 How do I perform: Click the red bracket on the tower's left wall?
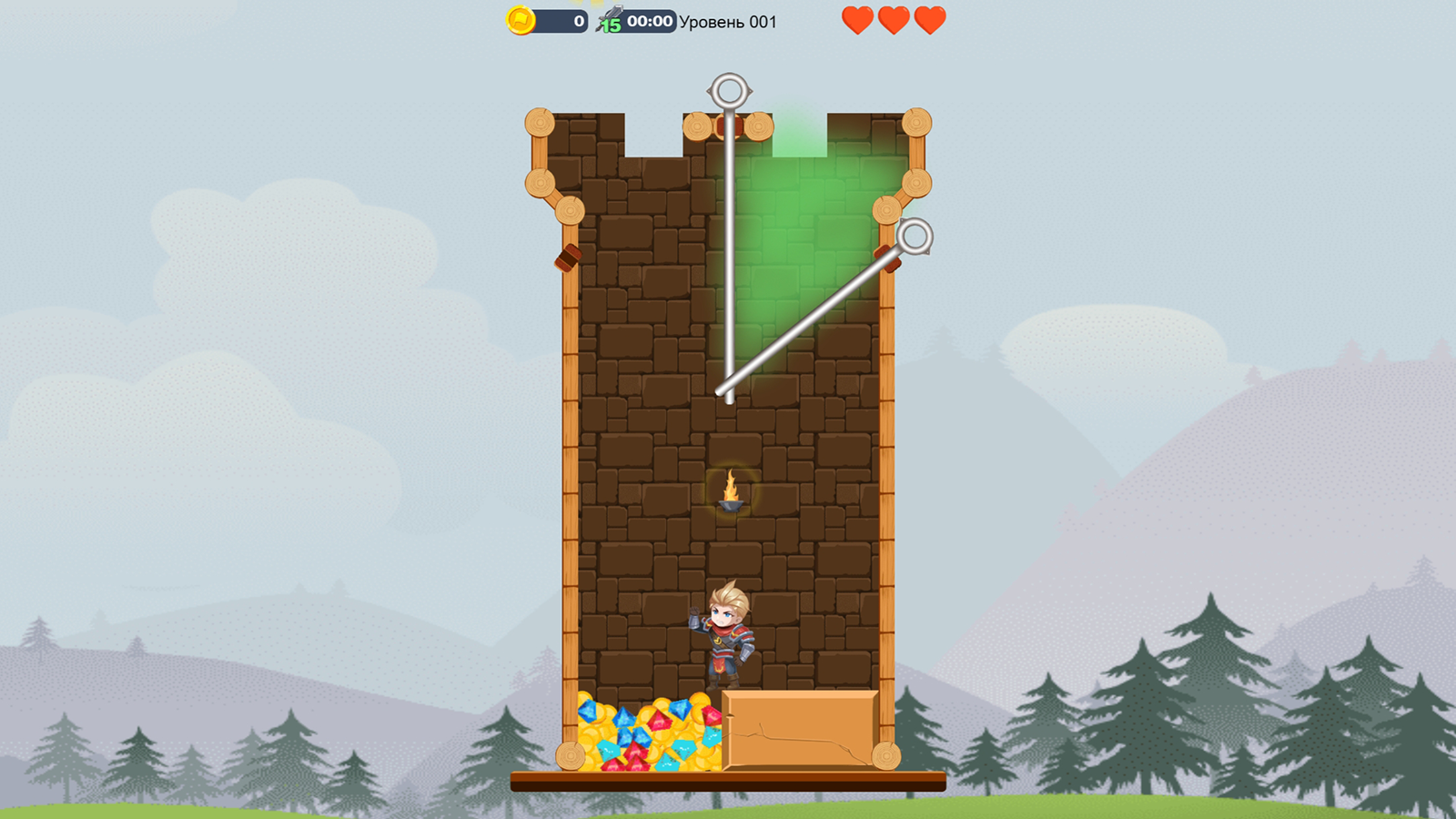pyautogui.click(x=567, y=258)
